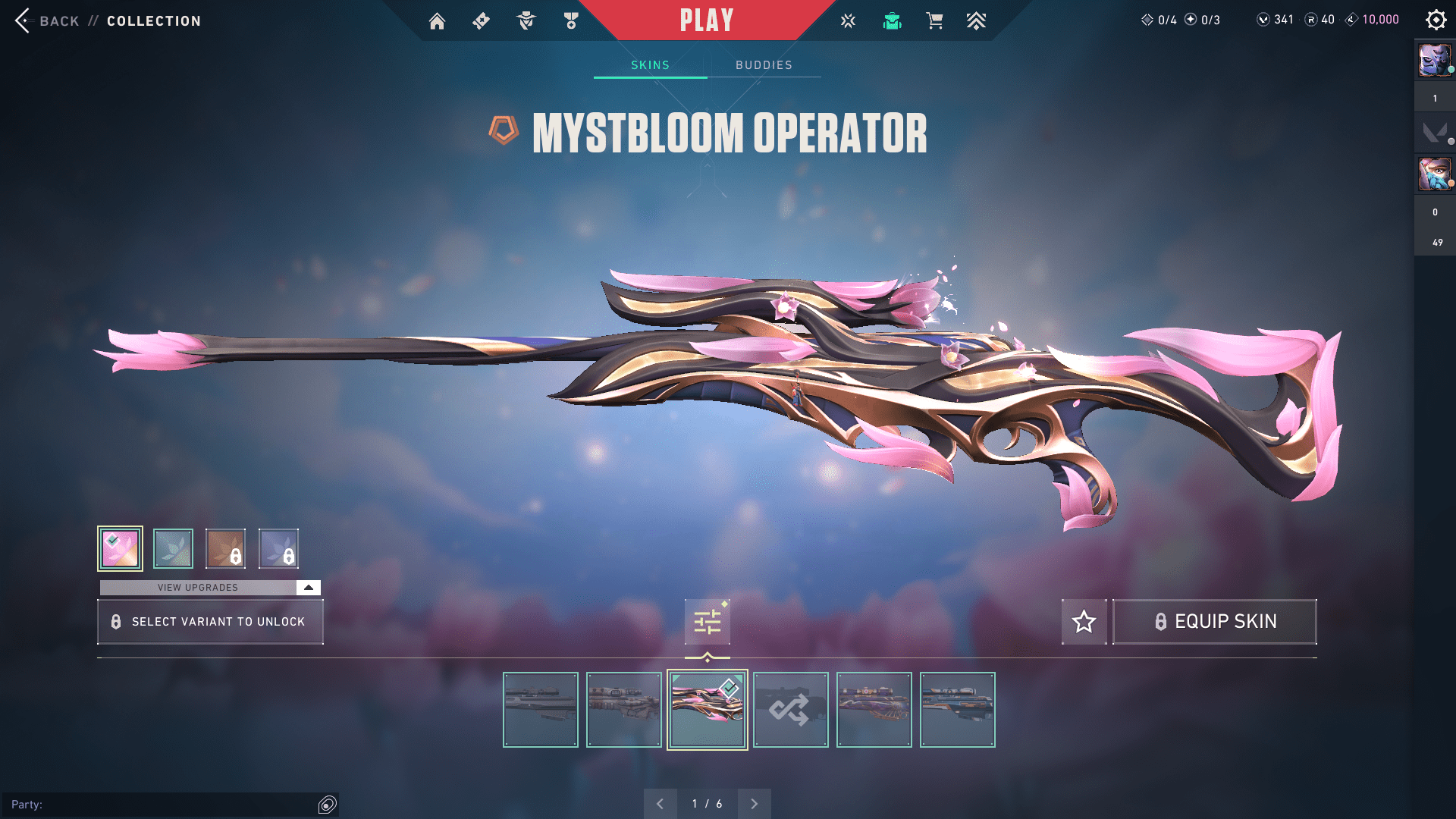The height and width of the screenshot is (819, 1456).
Task: Open the store shopping cart
Action: tap(934, 21)
